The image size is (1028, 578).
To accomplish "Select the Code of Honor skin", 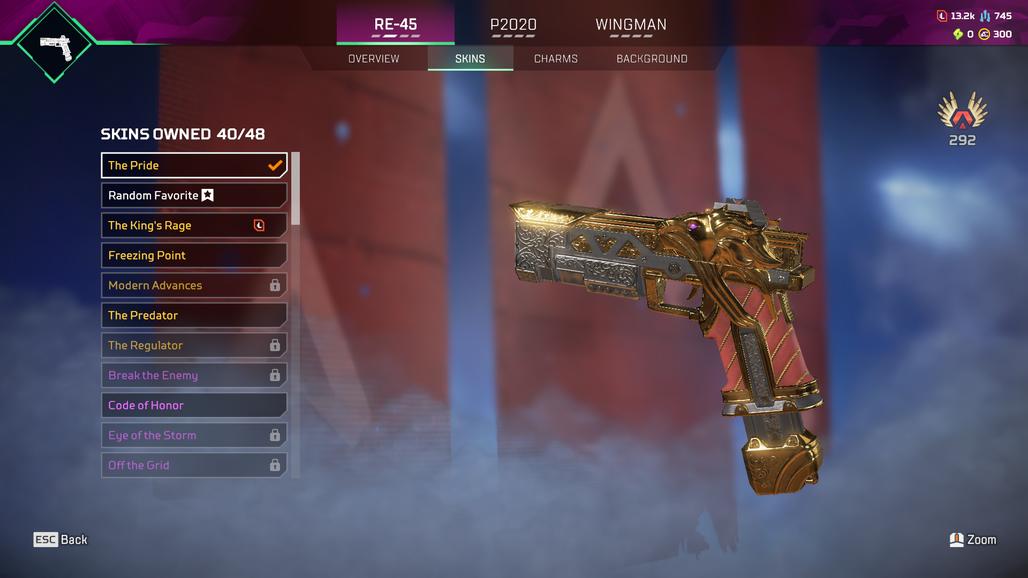I will [x=194, y=405].
